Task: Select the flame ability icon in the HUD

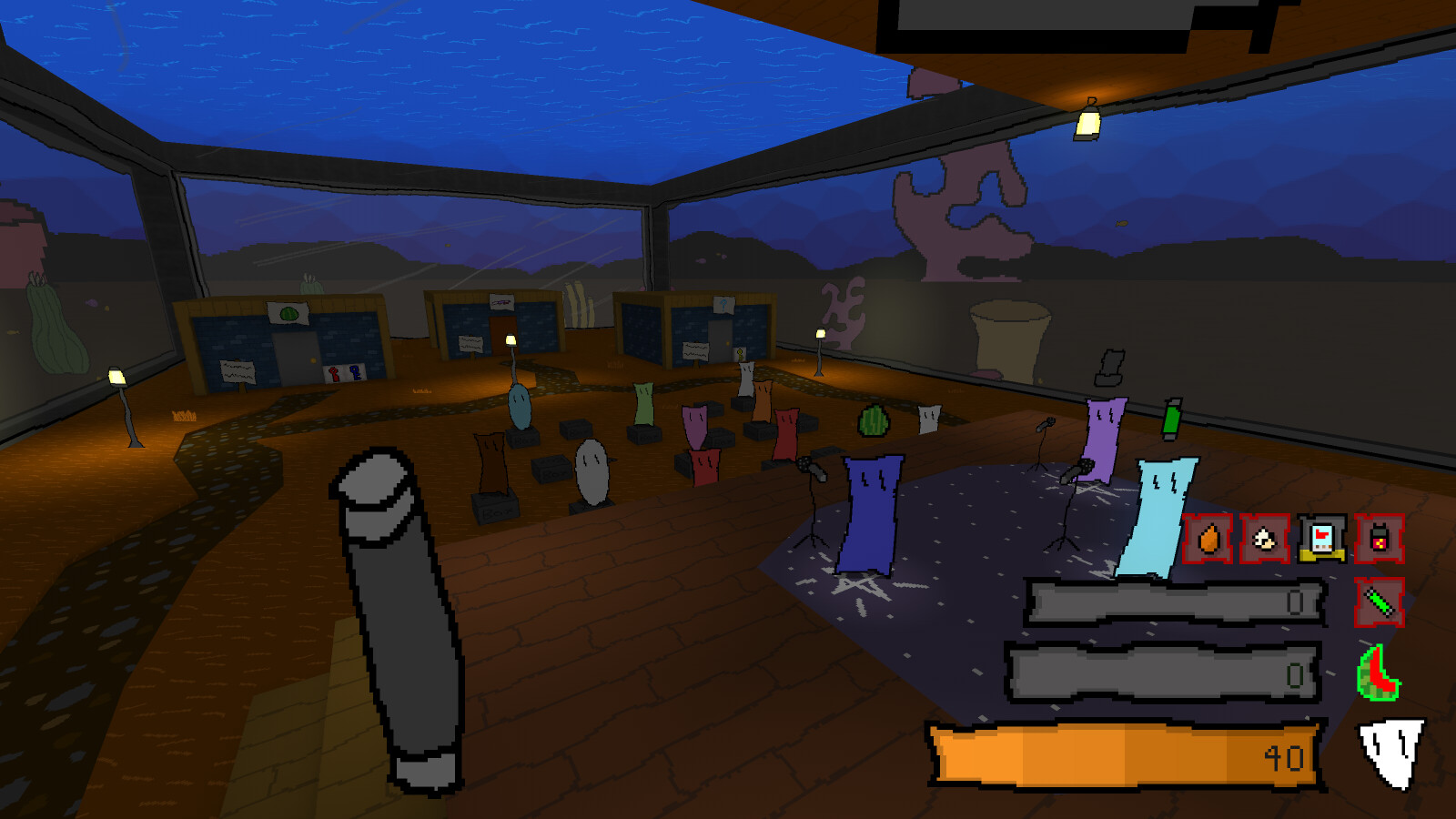Action: point(1208,539)
